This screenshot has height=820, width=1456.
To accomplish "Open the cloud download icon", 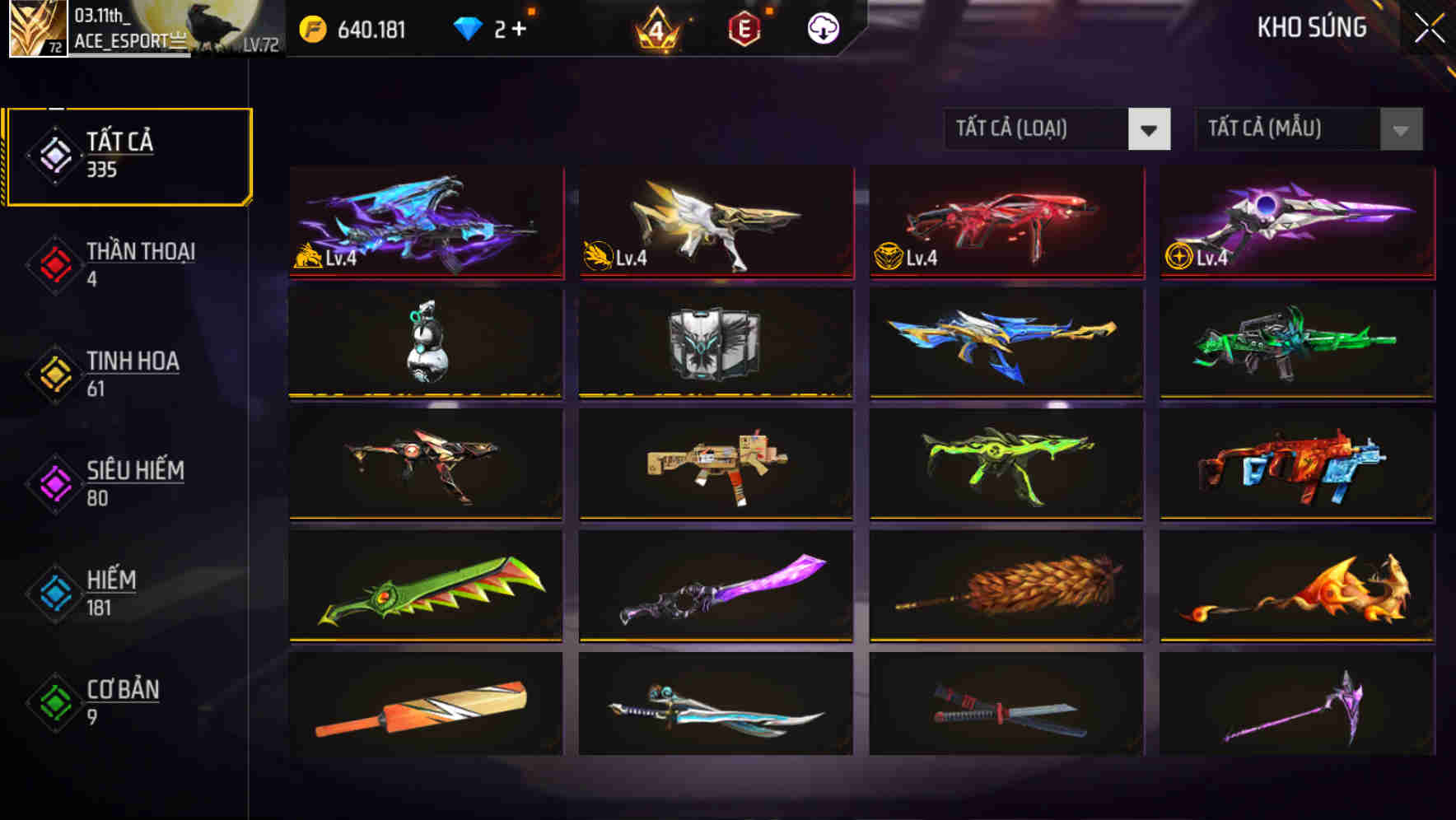I will click(x=823, y=27).
